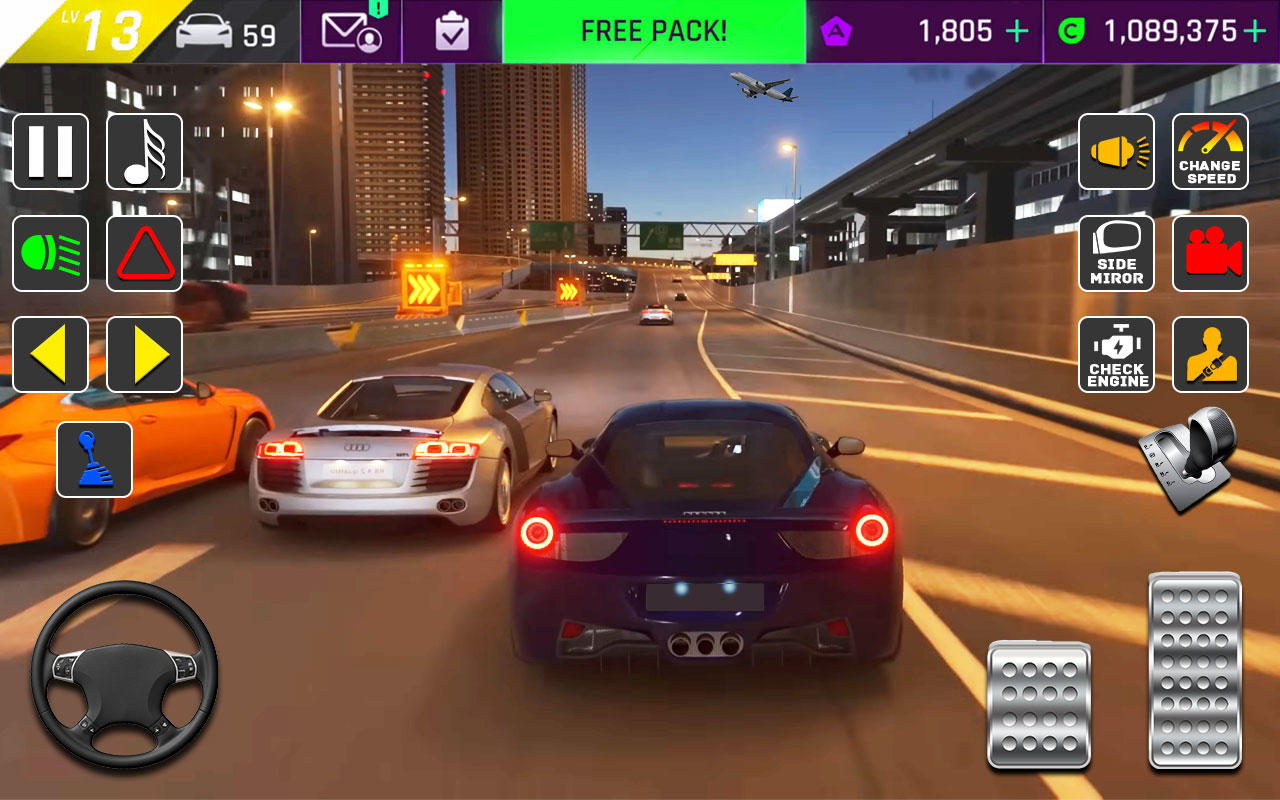Tap the horn icon
This screenshot has height=800, width=1280.
(1116, 152)
